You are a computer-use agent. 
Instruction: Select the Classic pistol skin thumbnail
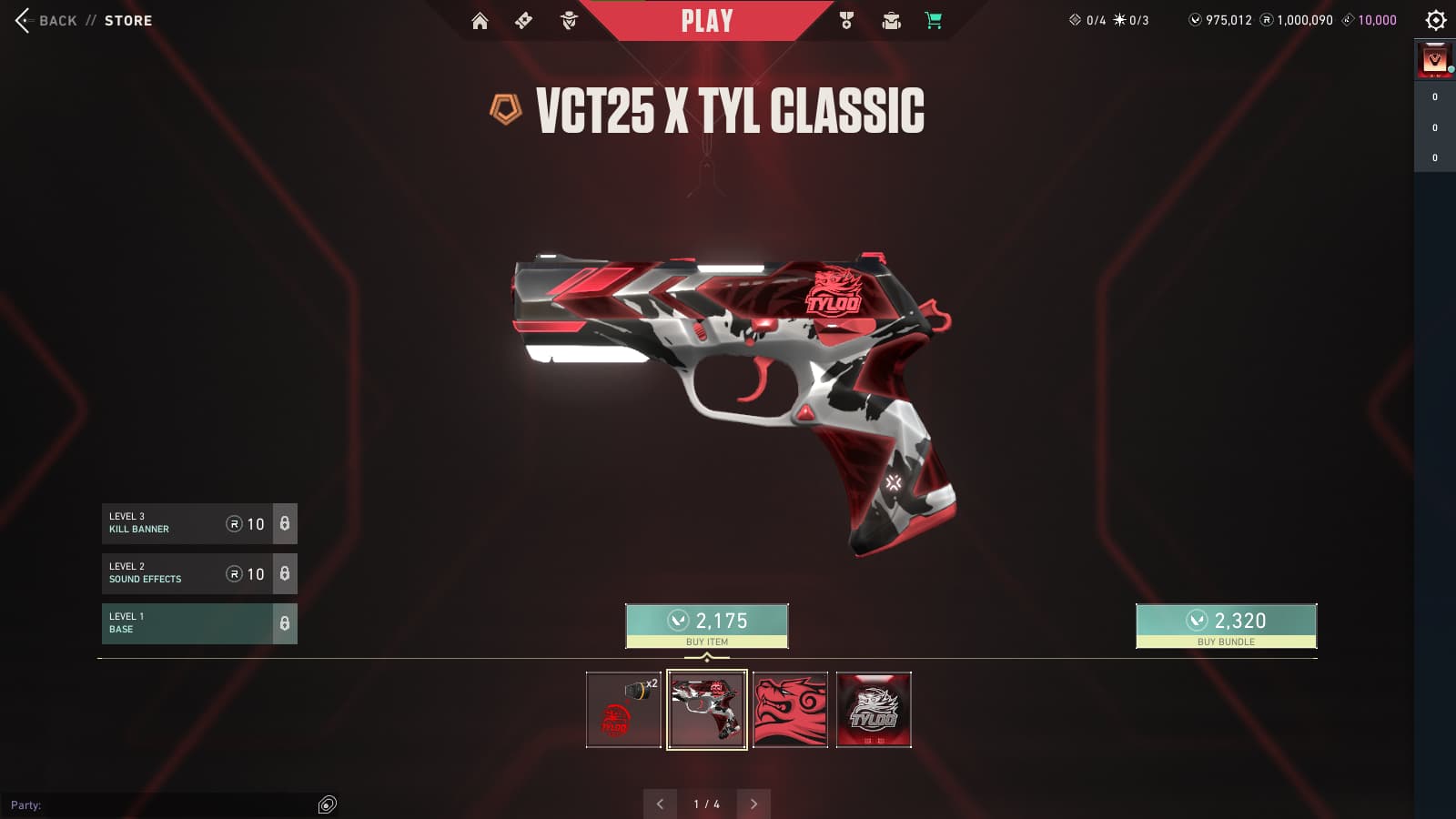pos(707,710)
